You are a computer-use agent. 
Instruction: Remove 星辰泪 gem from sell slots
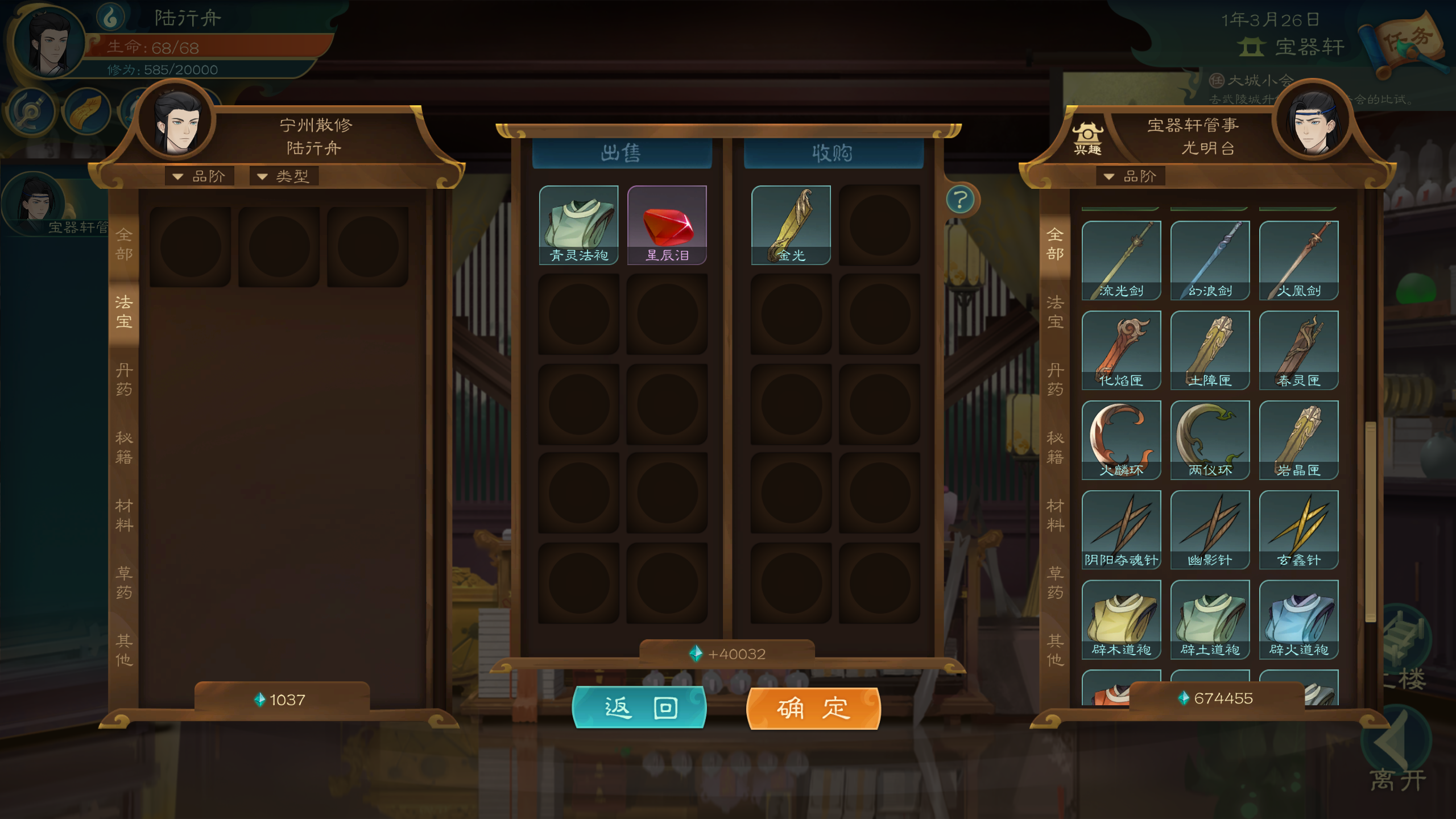pyautogui.click(x=667, y=225)
